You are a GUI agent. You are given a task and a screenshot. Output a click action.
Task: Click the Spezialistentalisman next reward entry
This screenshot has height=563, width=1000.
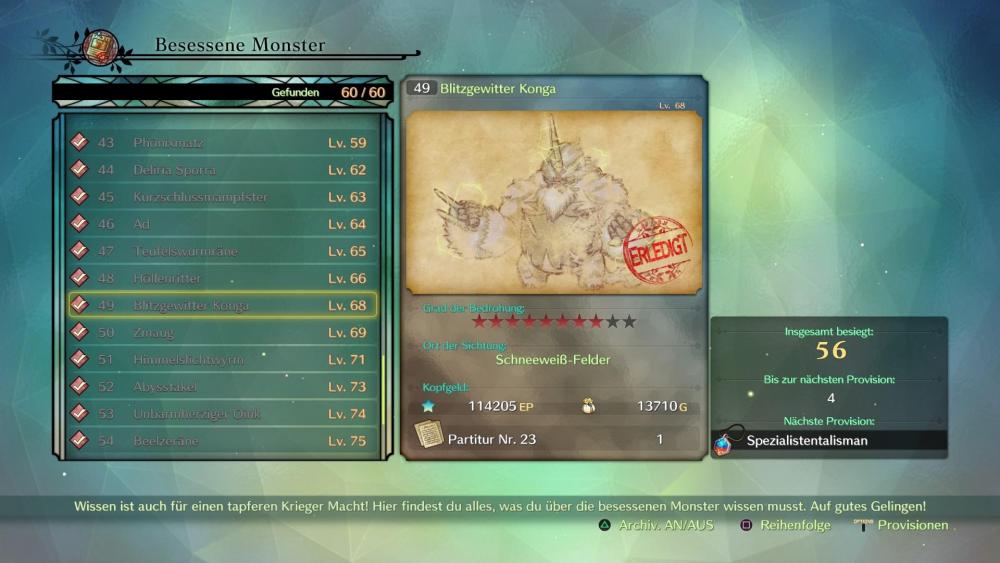[x=829, y=440]
